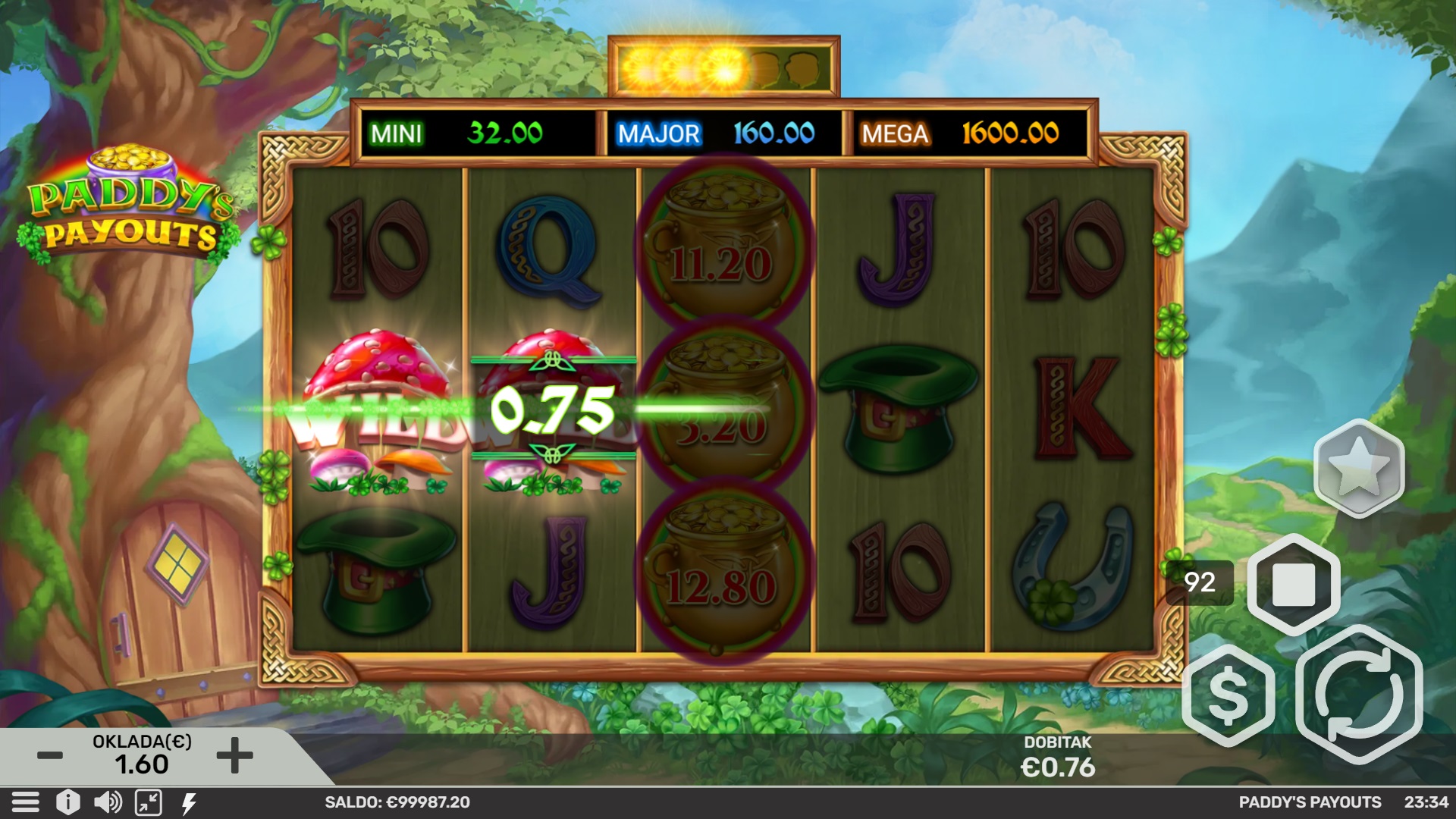Increase the bet with the plus button
Image resolution: width=1456 pixels, height=819 pixels.
click(234, 755)
